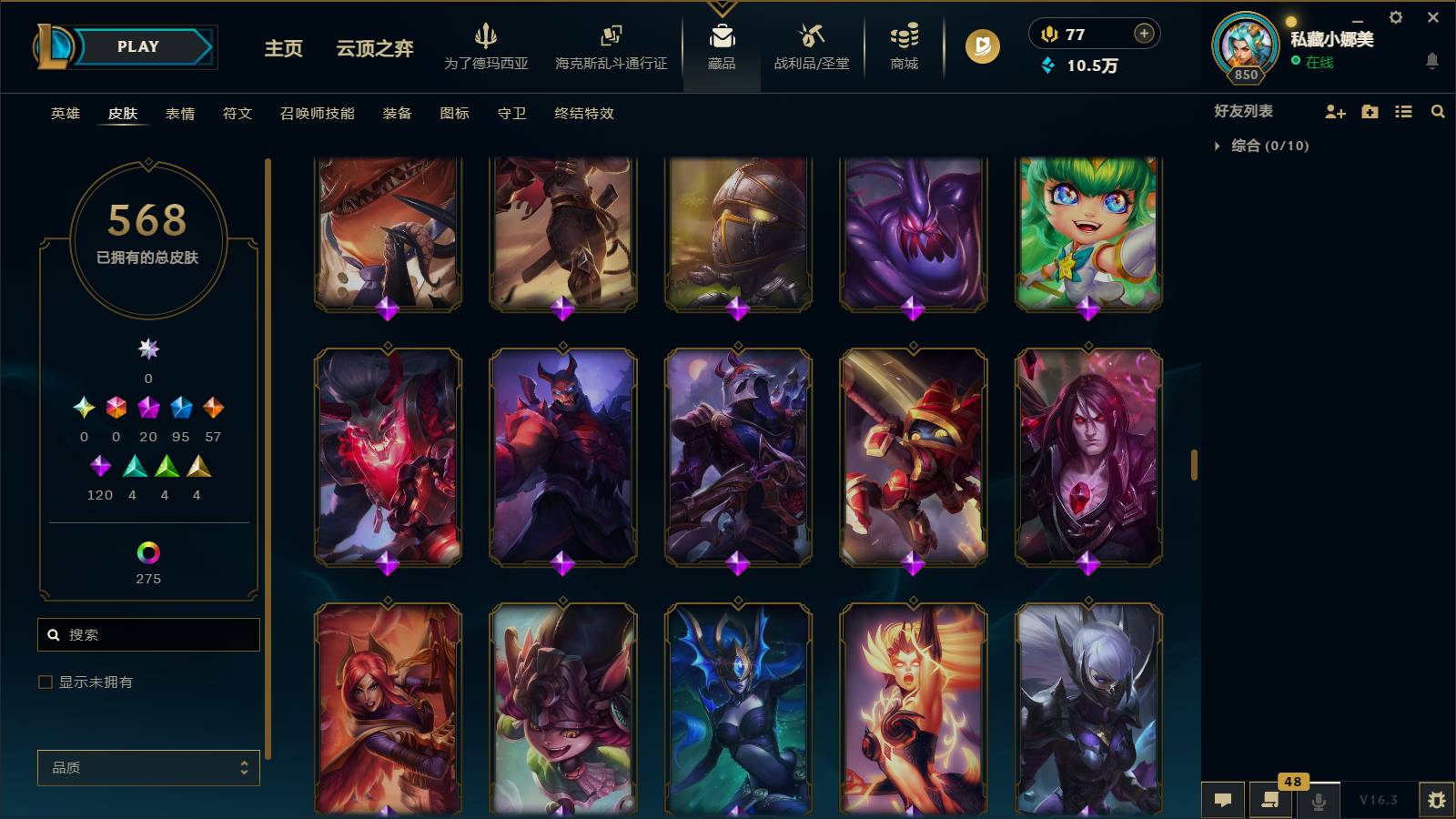Open the 商城 store icon
The width and height of the screenshot is (1456, 819).
point(902,47)
